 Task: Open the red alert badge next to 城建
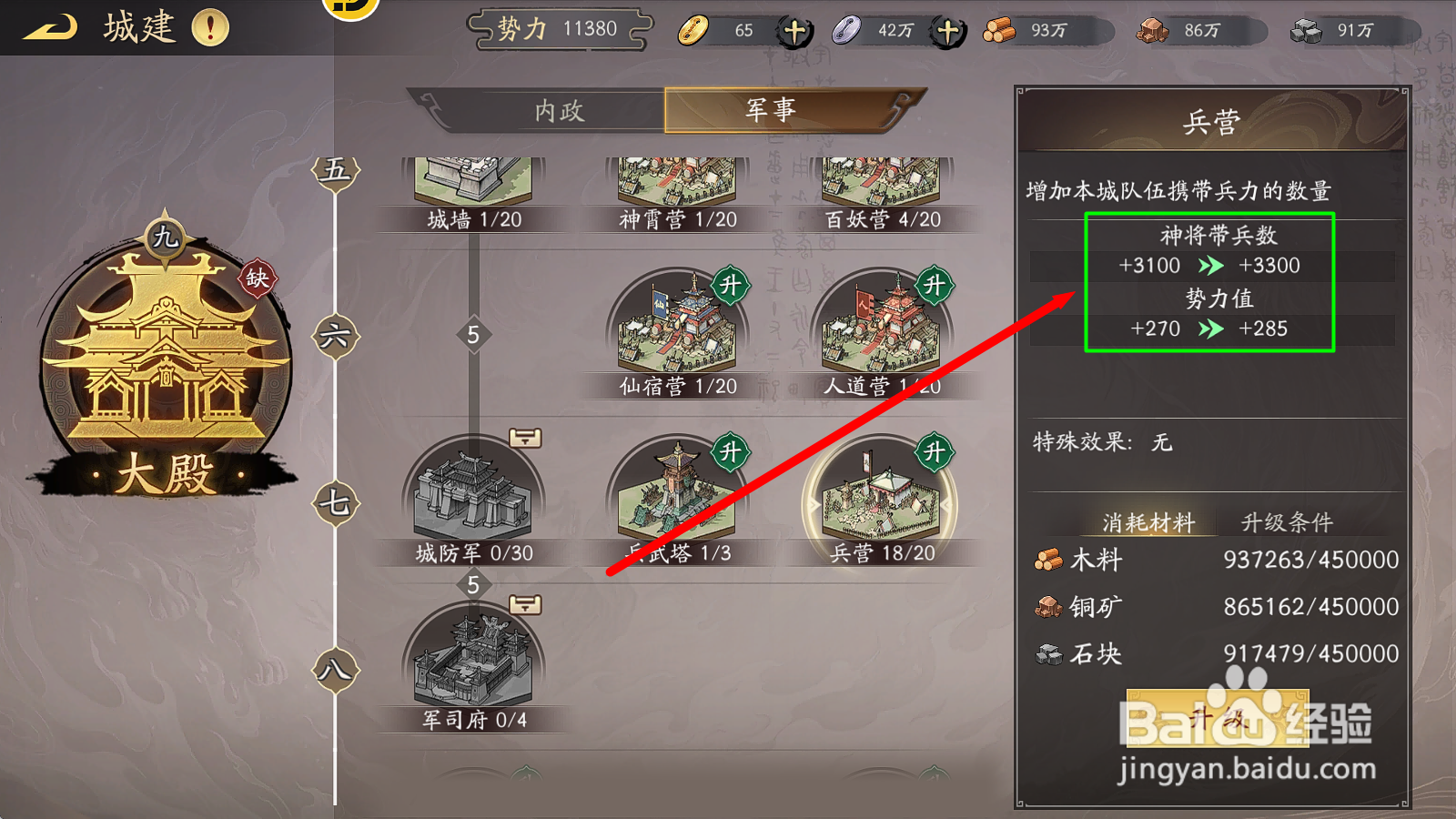pyautogui.click(x=210, y=26)
